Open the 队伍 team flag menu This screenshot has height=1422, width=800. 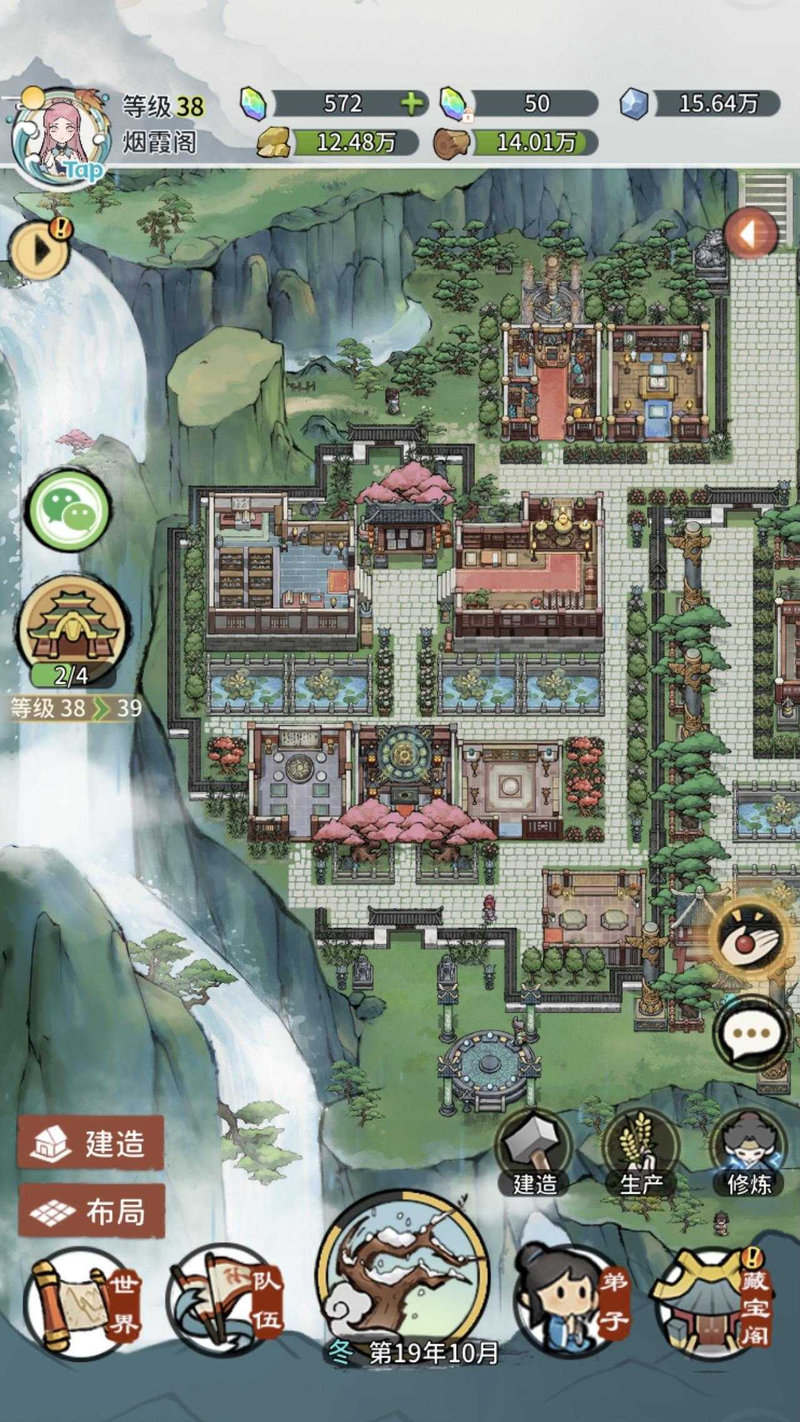pyautogui.click(x=227, y=1300)
